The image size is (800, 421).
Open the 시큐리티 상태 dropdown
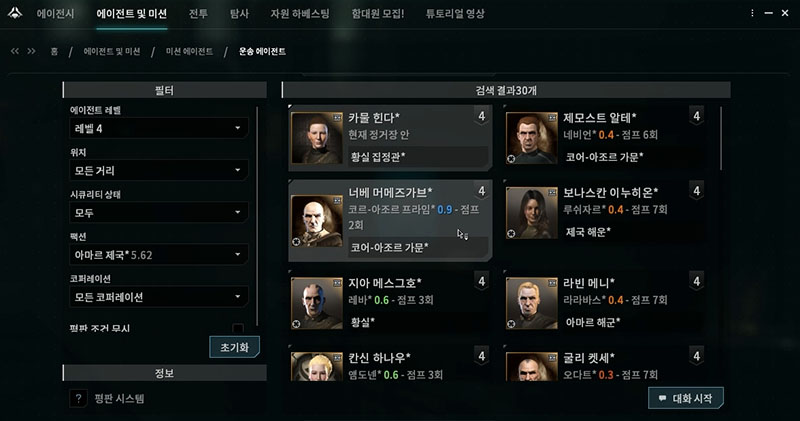(158, 213)
